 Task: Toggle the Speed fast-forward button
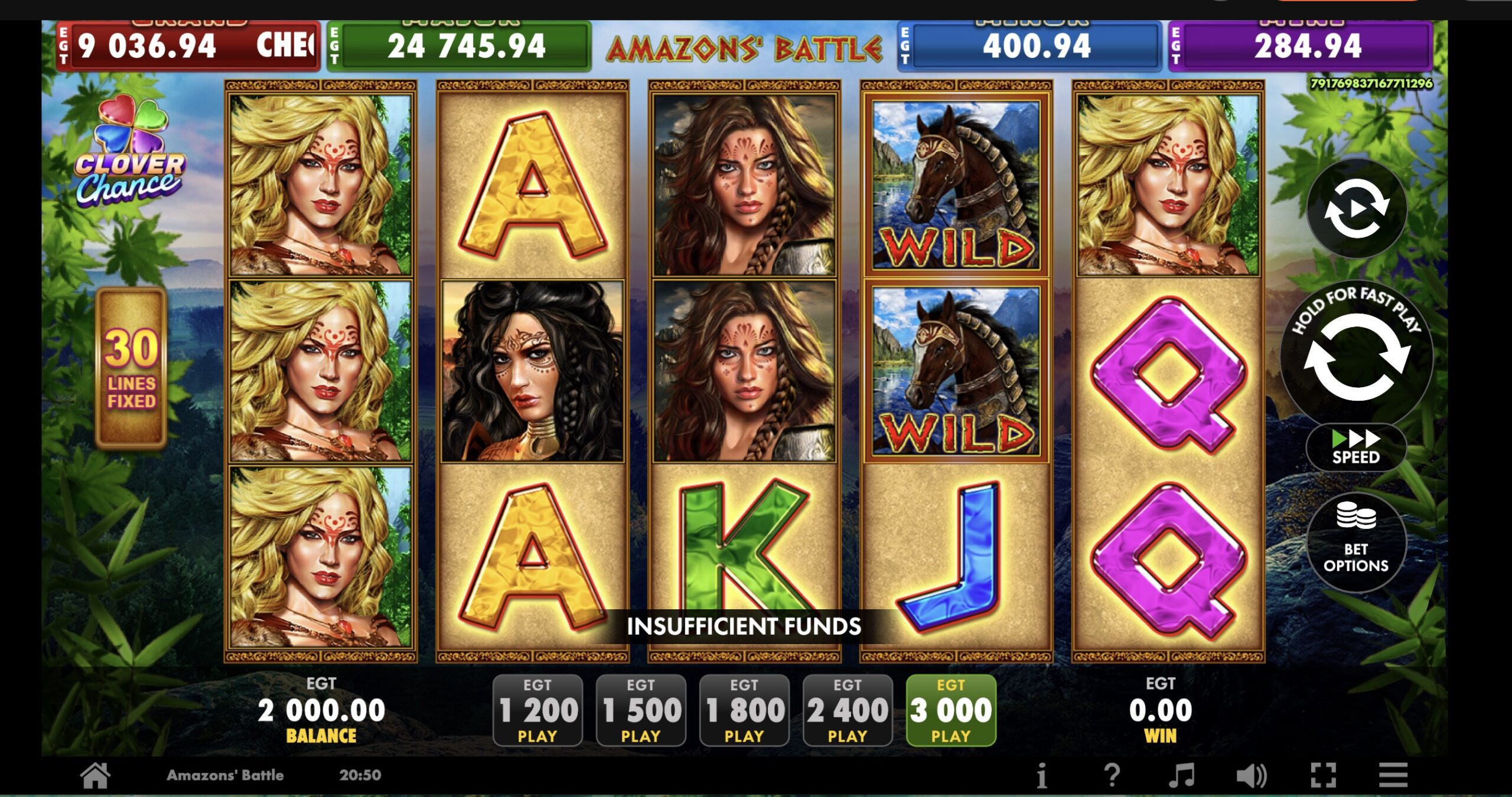click(1356, 448)
